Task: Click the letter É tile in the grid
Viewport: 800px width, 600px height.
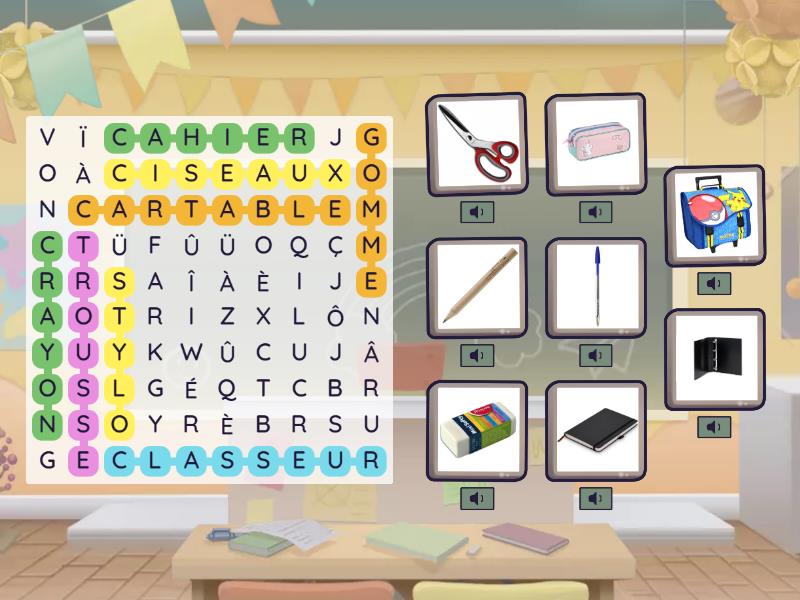Action: click(x=191, y=388)
